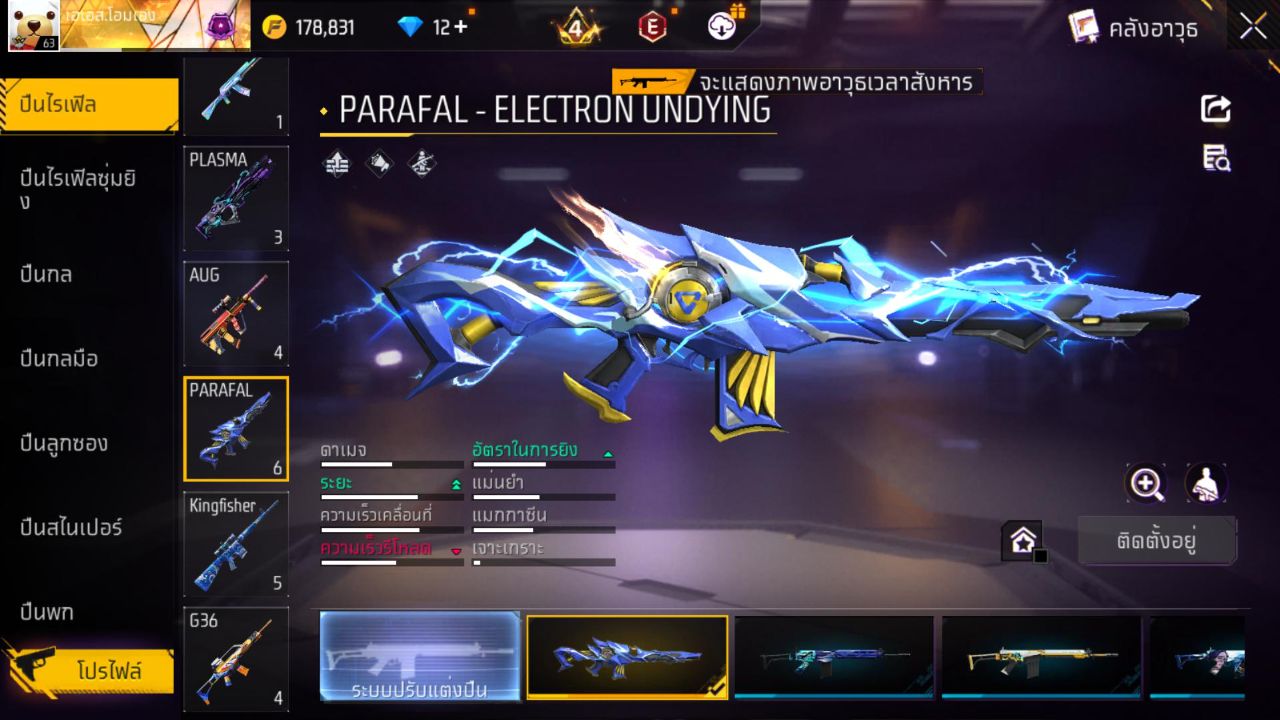Viewport: 1280px width, 720px height.
Task: Click the โปรไฟล์ profile button
Action: [108, 671]
